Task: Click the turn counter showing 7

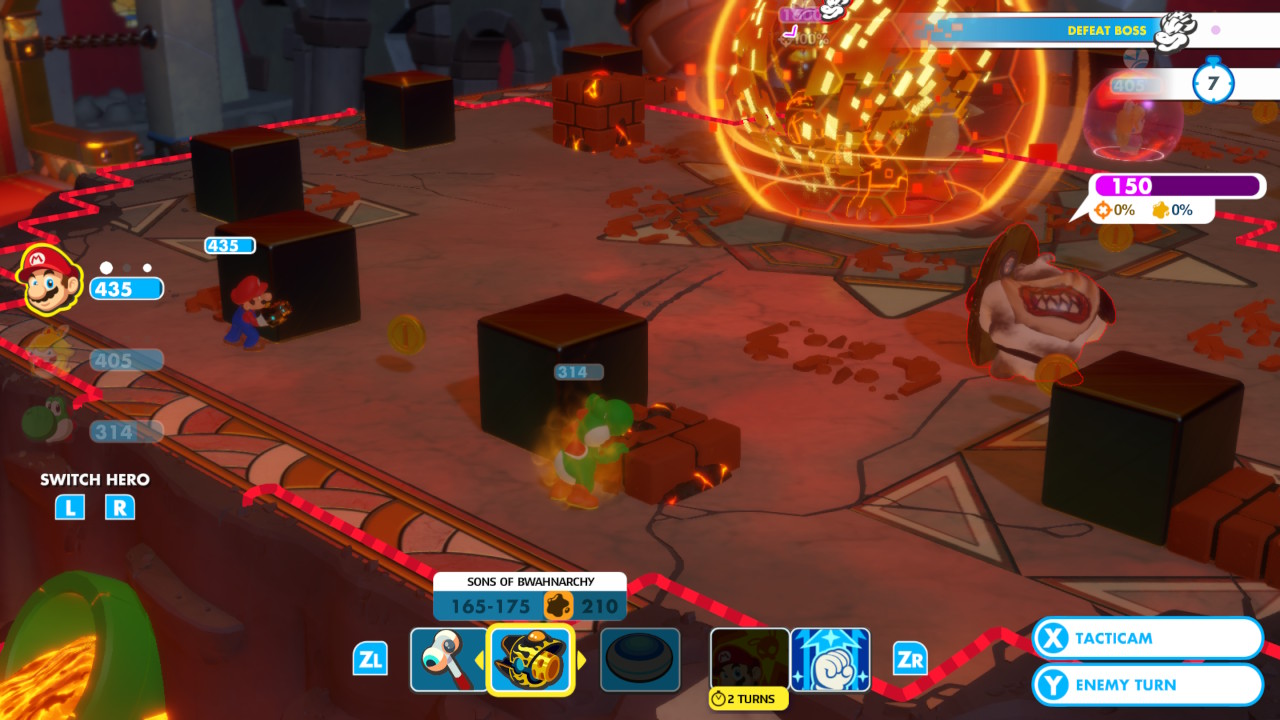Action: [x=1213, y=85]
